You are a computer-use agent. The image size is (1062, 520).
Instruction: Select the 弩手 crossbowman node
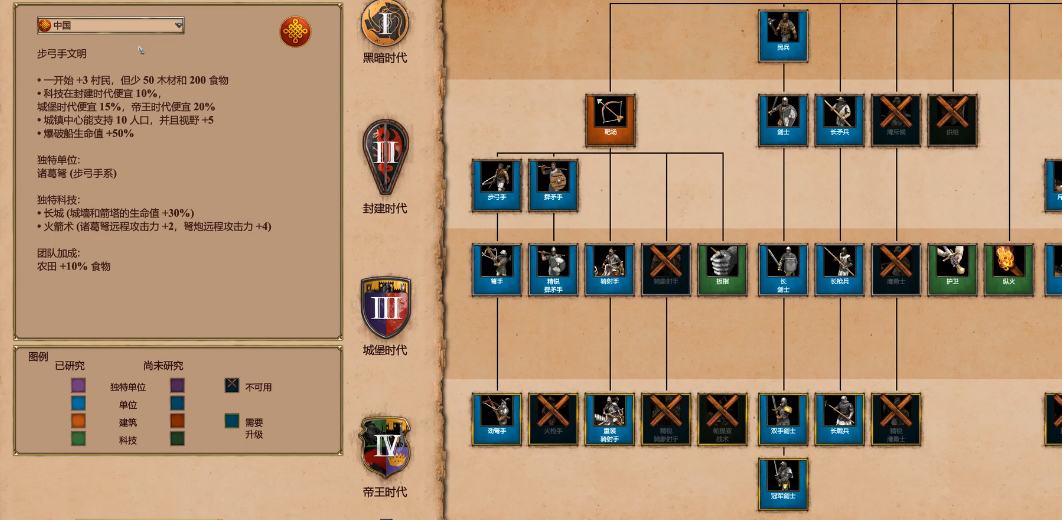(x=497, y=268)
